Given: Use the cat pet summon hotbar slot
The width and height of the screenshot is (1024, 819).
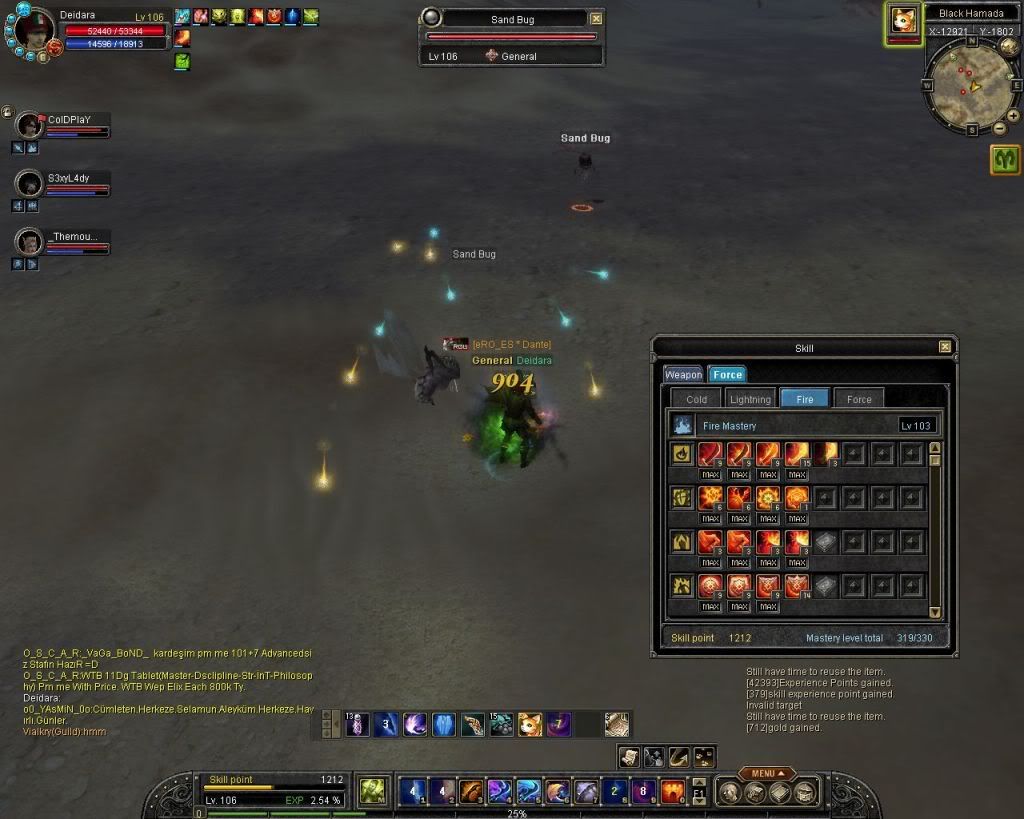Looking at the screenshot, I should [530, 724].
